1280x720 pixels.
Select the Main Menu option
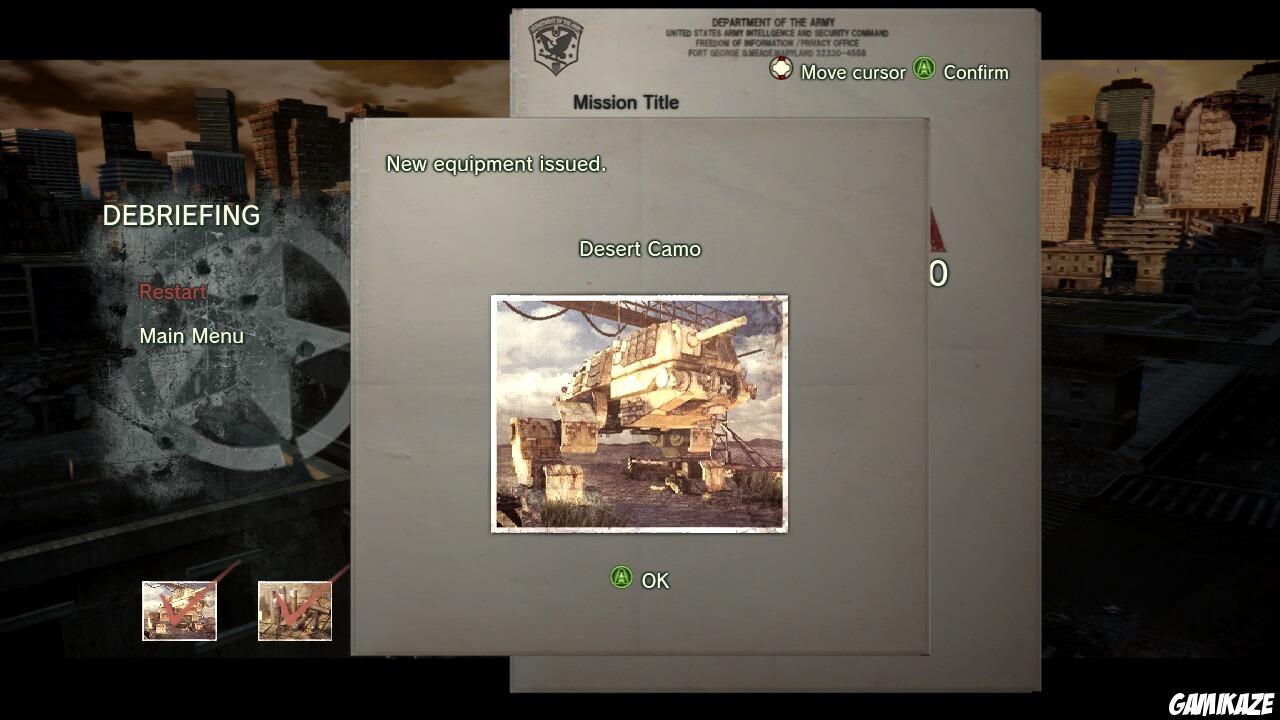192,336
